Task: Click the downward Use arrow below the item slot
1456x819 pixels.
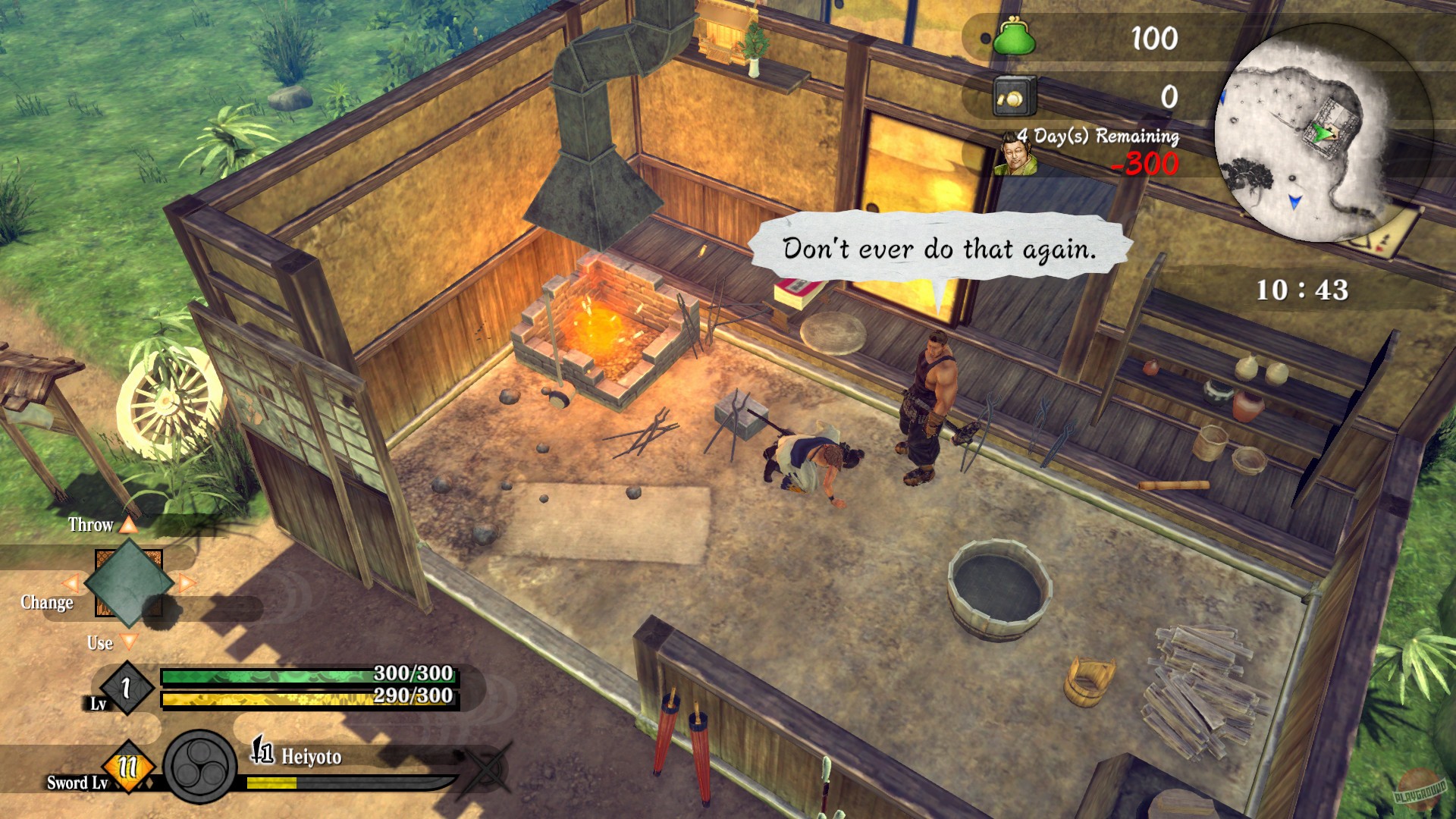Action: pyautogui.click(x=131, y=641)
